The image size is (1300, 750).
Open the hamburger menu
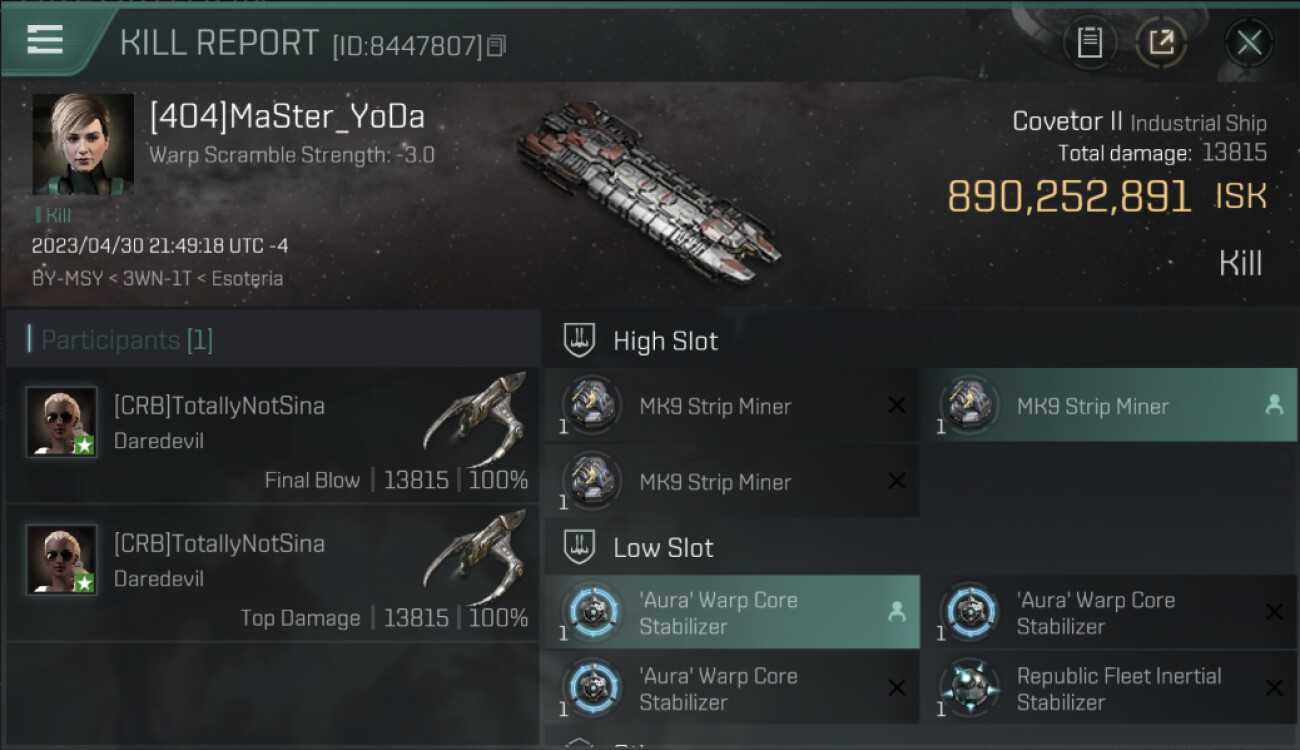[45, 40]
